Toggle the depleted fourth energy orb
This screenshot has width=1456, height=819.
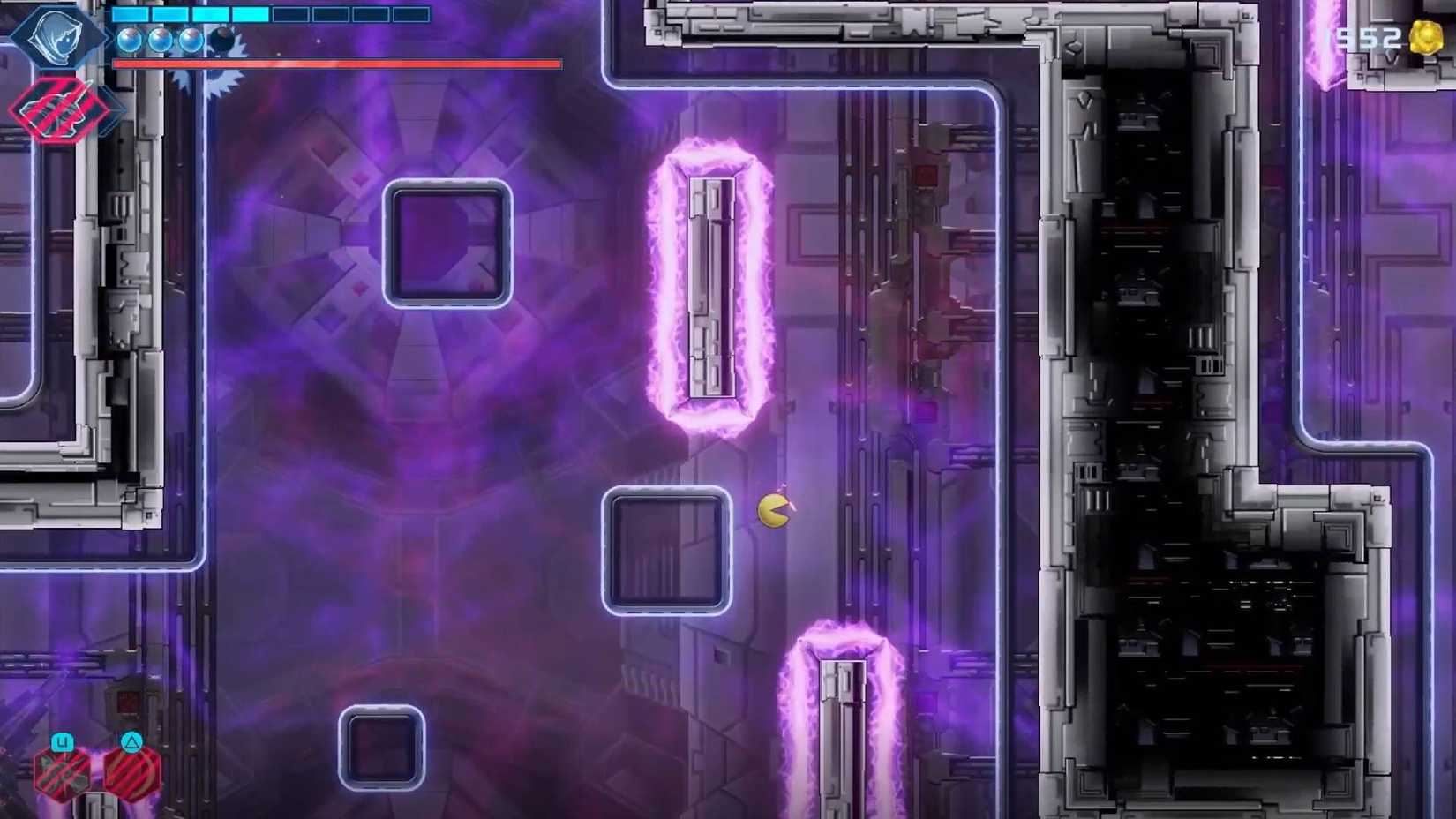pos(222,39)
